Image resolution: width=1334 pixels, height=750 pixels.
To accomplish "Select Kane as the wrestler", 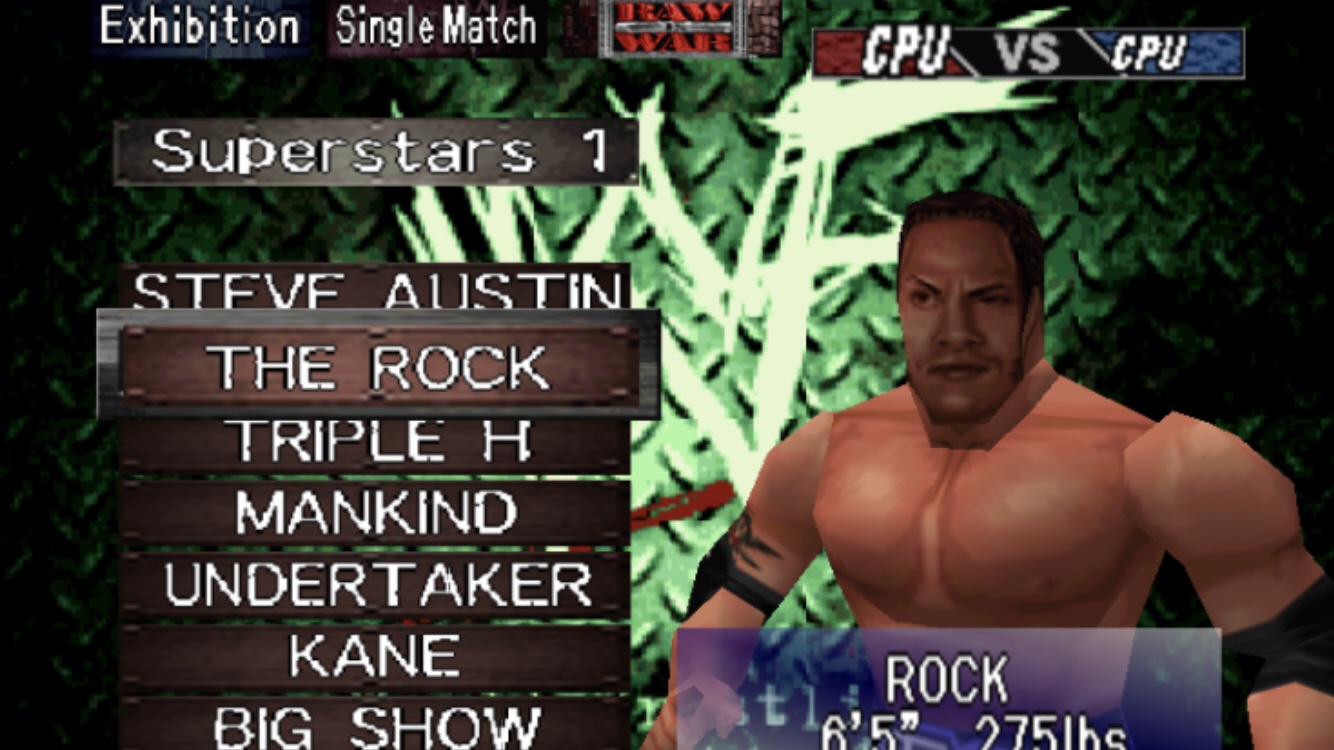I will tap(376, 657).
